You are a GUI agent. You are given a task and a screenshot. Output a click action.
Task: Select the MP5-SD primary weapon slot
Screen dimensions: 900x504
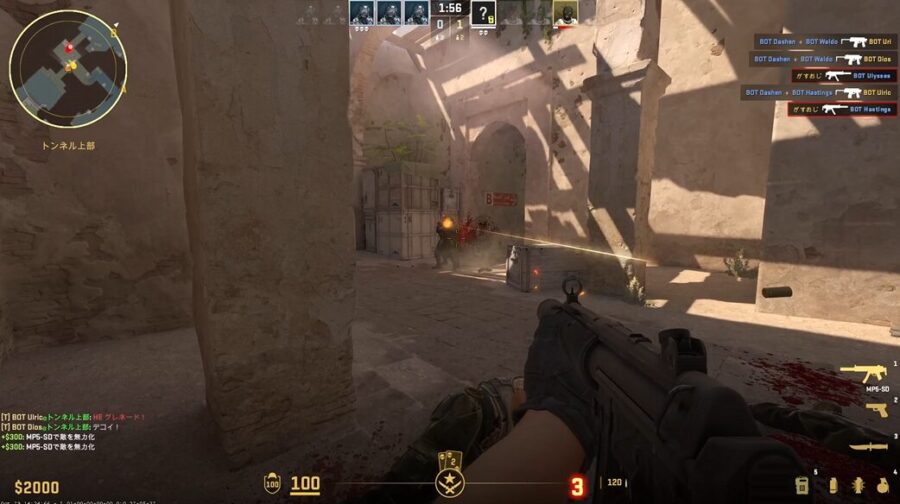click(x=862, y=374)
